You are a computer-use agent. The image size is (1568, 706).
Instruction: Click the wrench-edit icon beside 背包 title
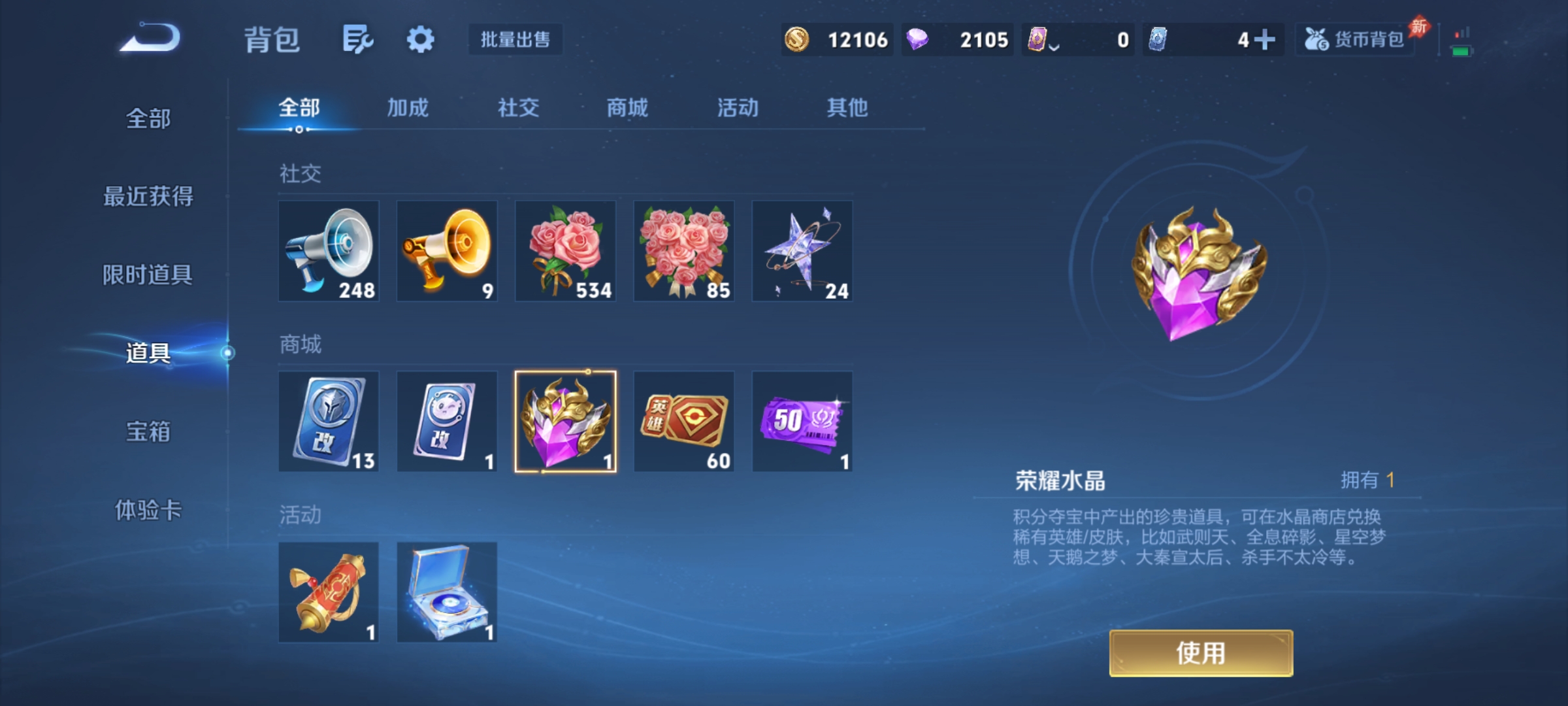pos(358,39)
